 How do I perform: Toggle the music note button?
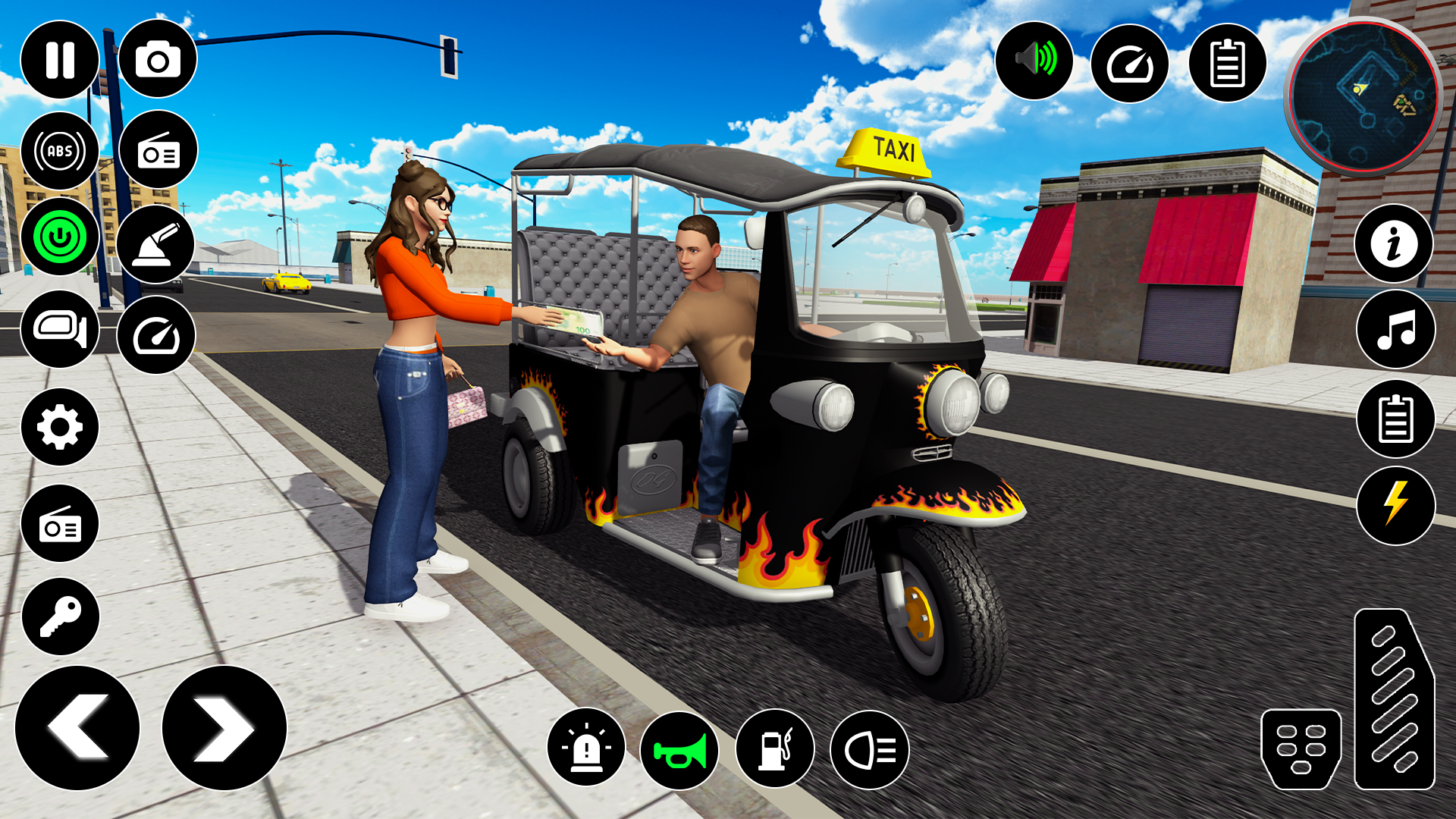click(x=1395, y=330)
